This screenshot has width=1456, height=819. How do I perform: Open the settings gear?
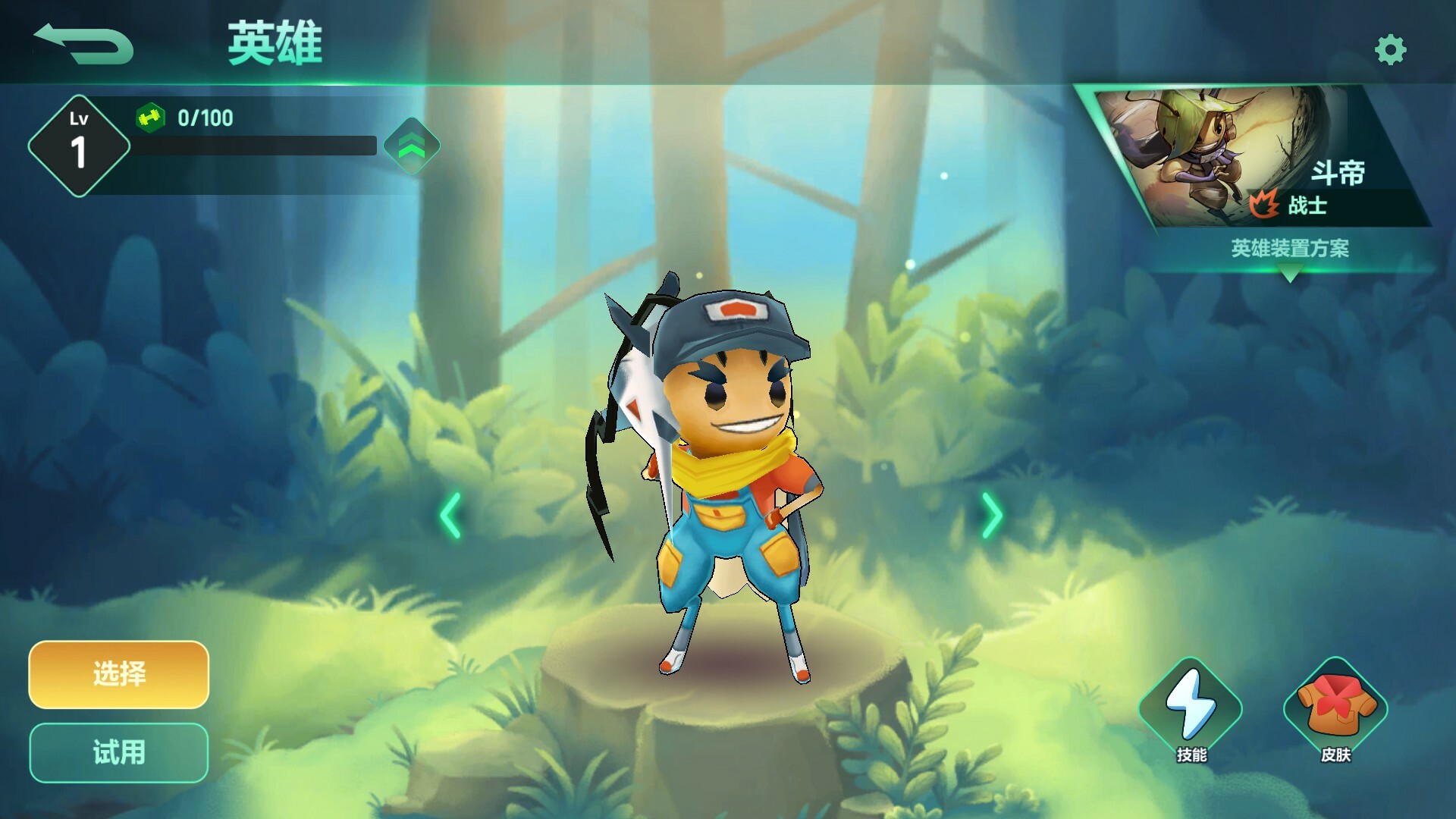coord(1389,48)
